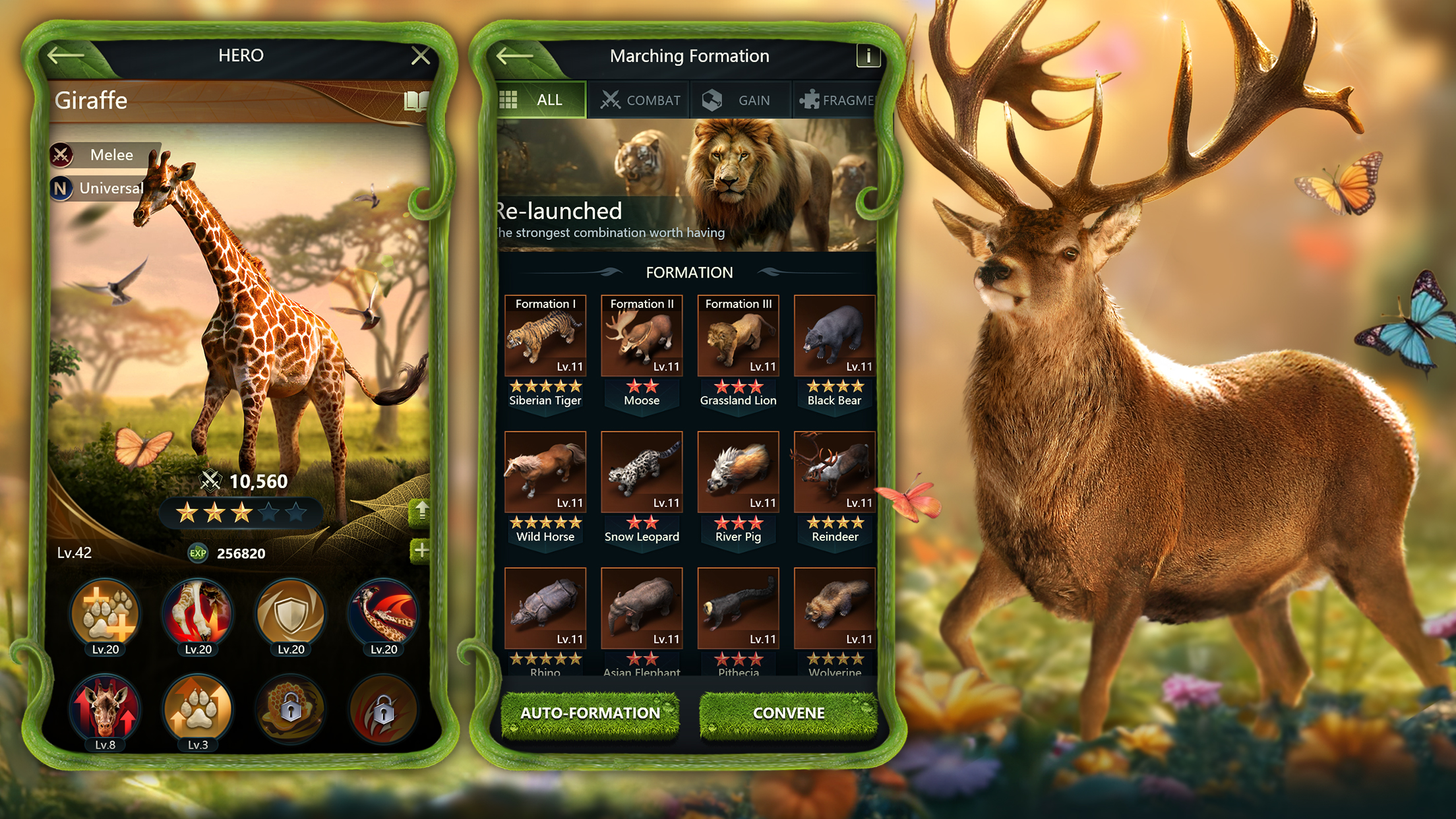Switch to the GAIN tab

point(739,100)
